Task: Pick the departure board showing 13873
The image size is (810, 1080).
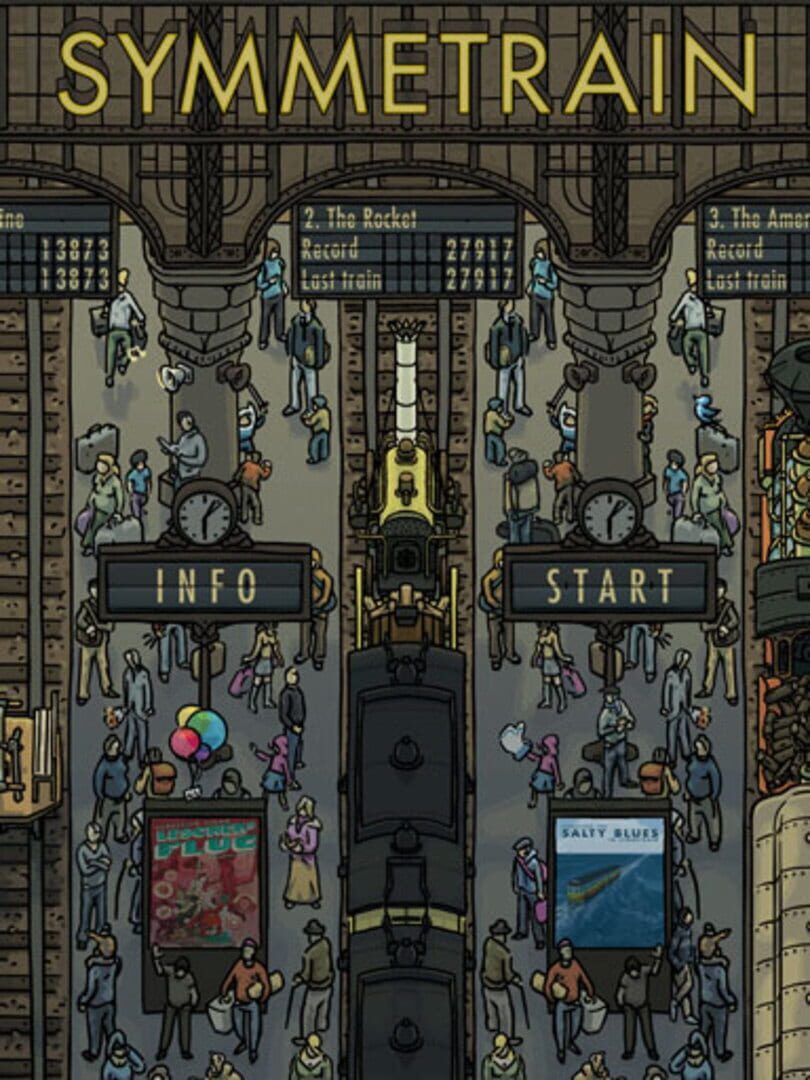Action: (57, 248)
